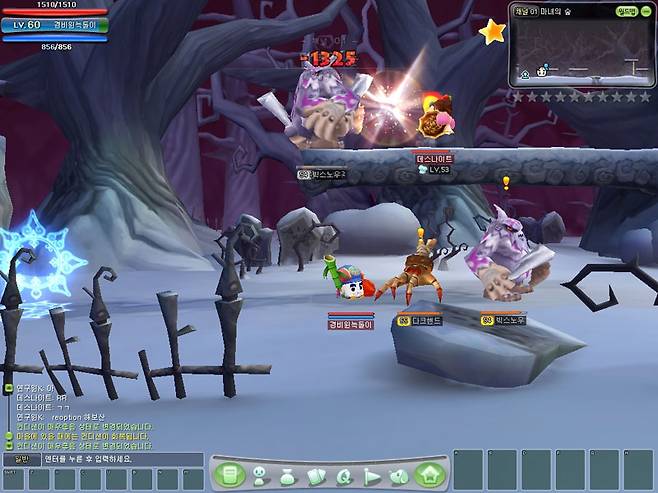Collapse the minimap with the round minus button
This screenshot has width=658, height=493.
coord(647,12)
